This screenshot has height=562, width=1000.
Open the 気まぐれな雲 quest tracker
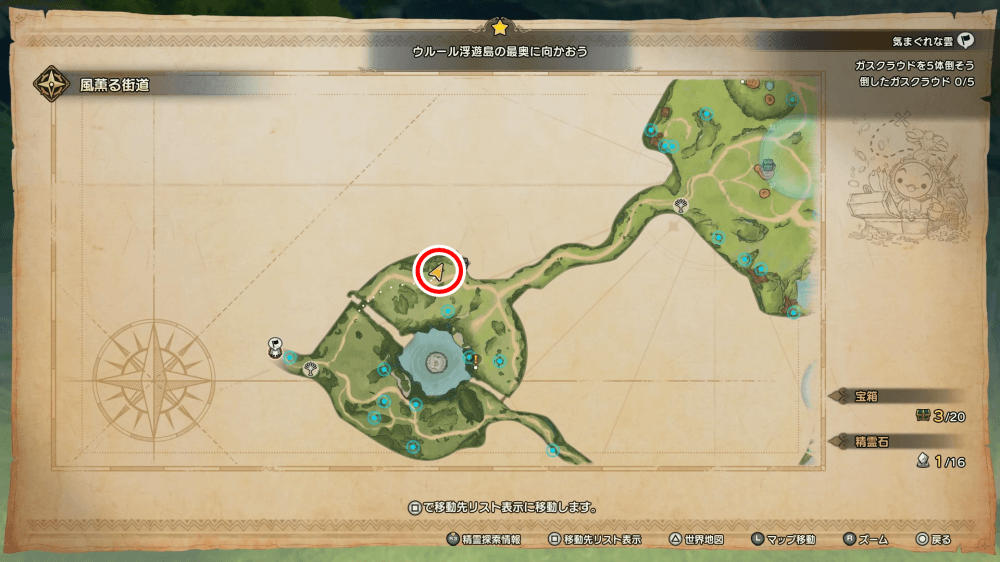pyautogui.click(x=932, y=42)
